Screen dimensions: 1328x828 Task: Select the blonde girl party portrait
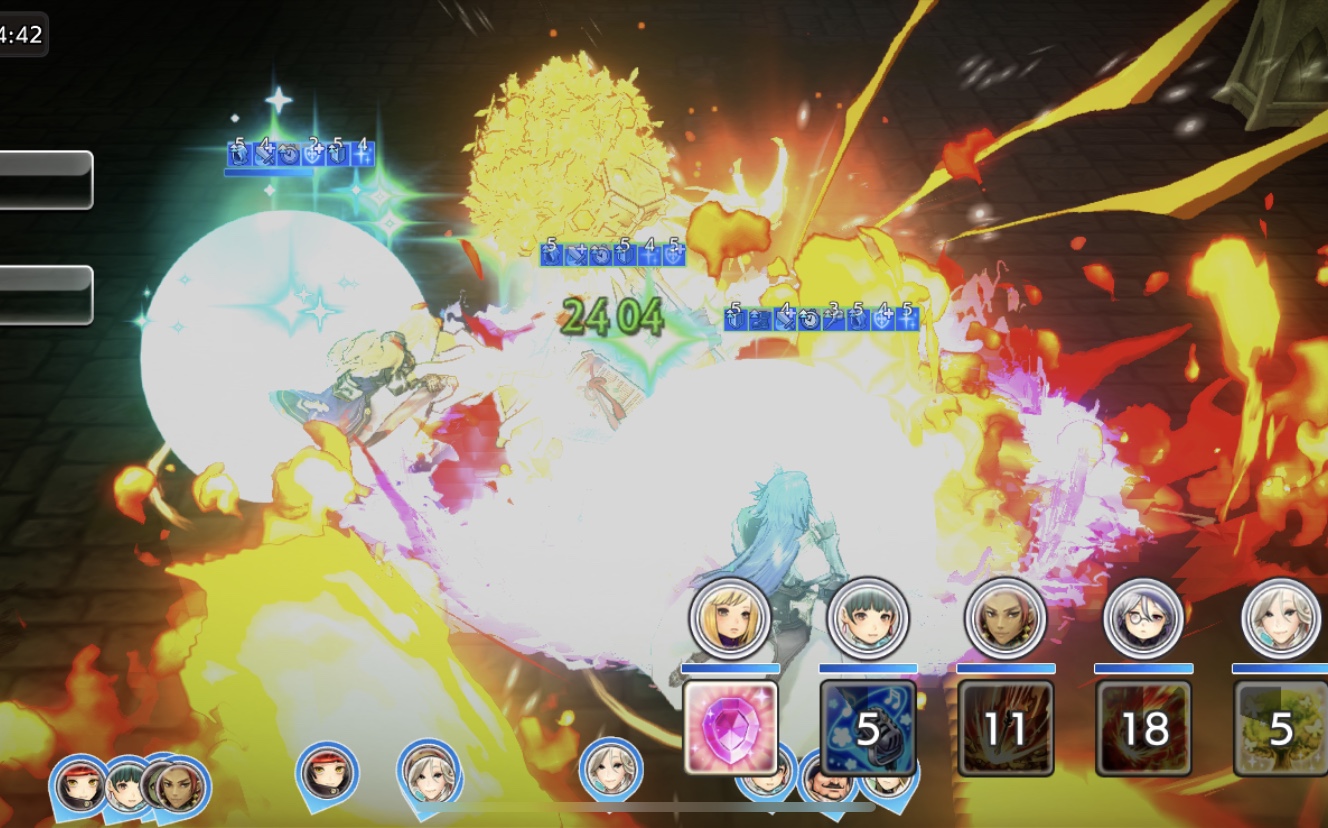730,618
